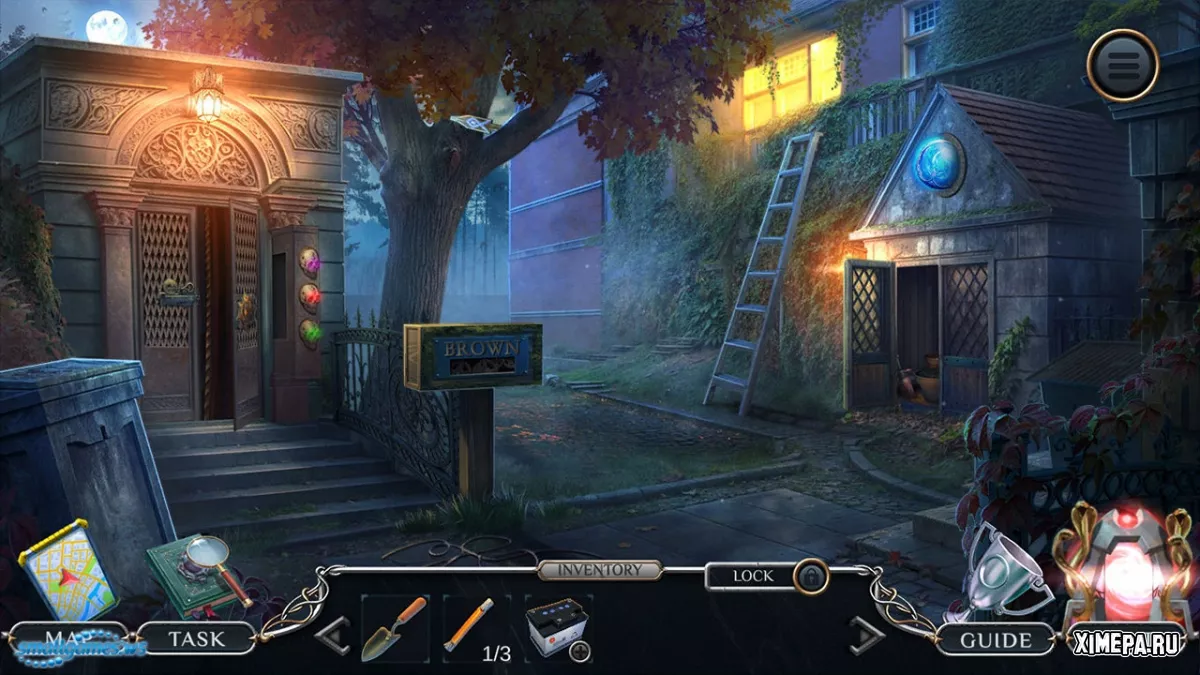Toggle the inventory Lock padlock
This screenshot has width=1200, height=675.
pos(810,577)
